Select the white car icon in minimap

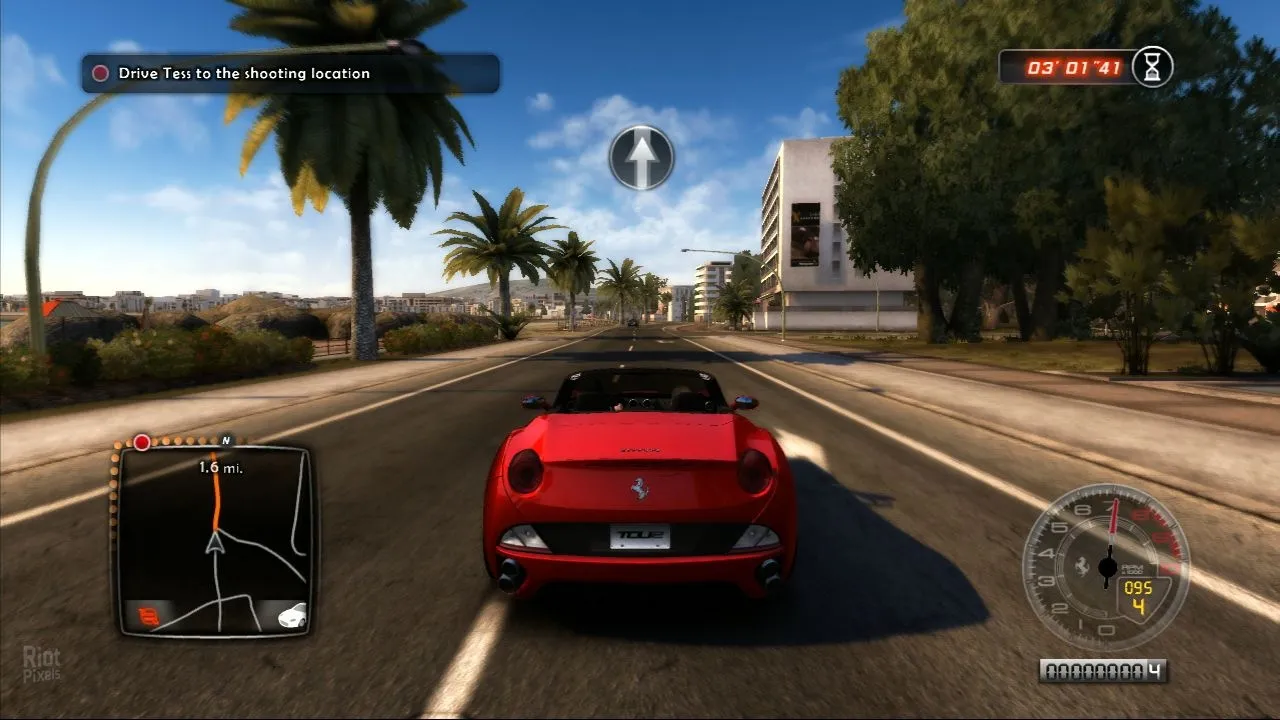[292, 615]
